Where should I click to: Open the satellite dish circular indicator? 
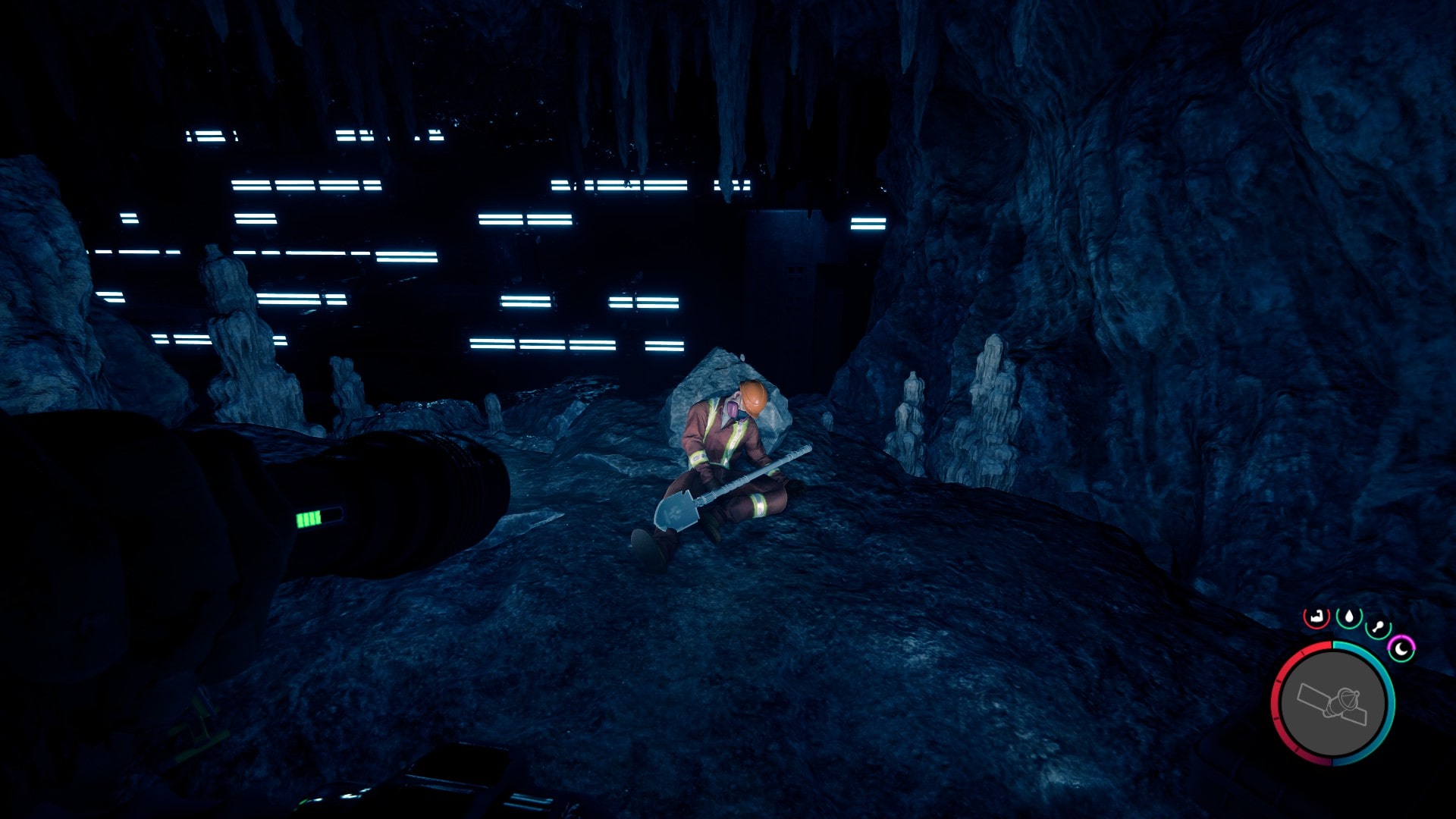tap(1333, 703)
